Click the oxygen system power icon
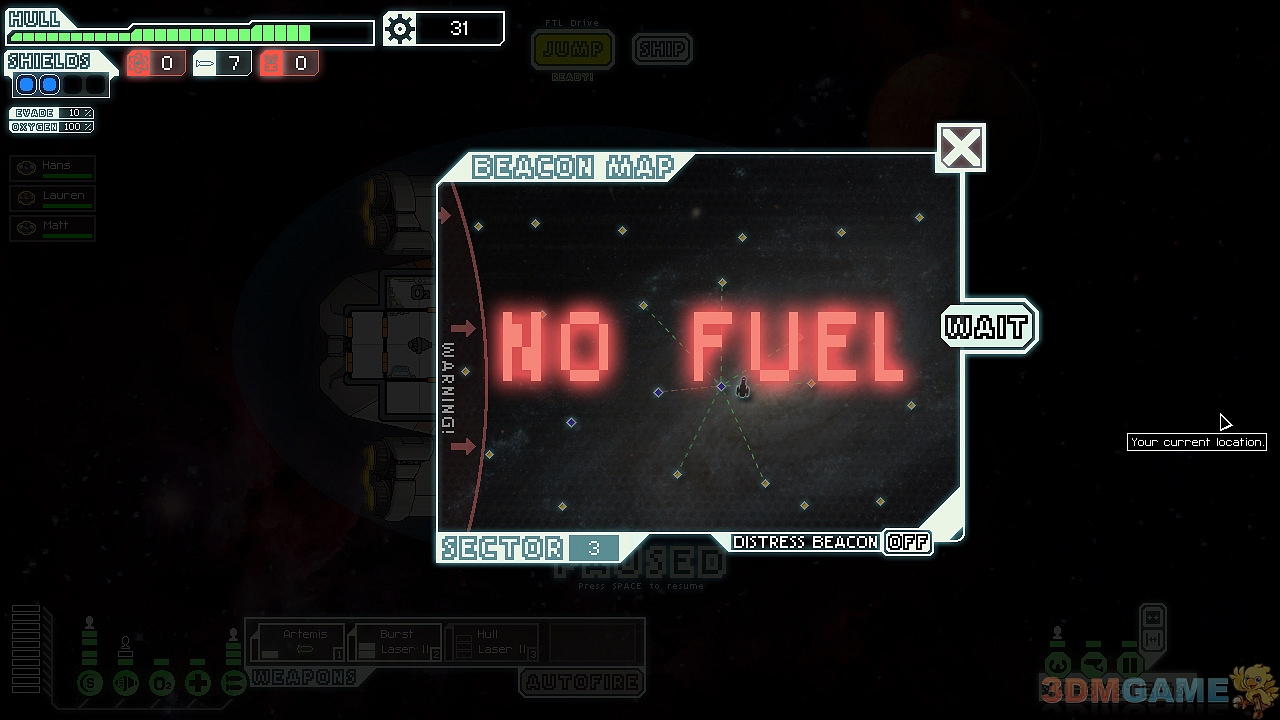 (162, 684)
